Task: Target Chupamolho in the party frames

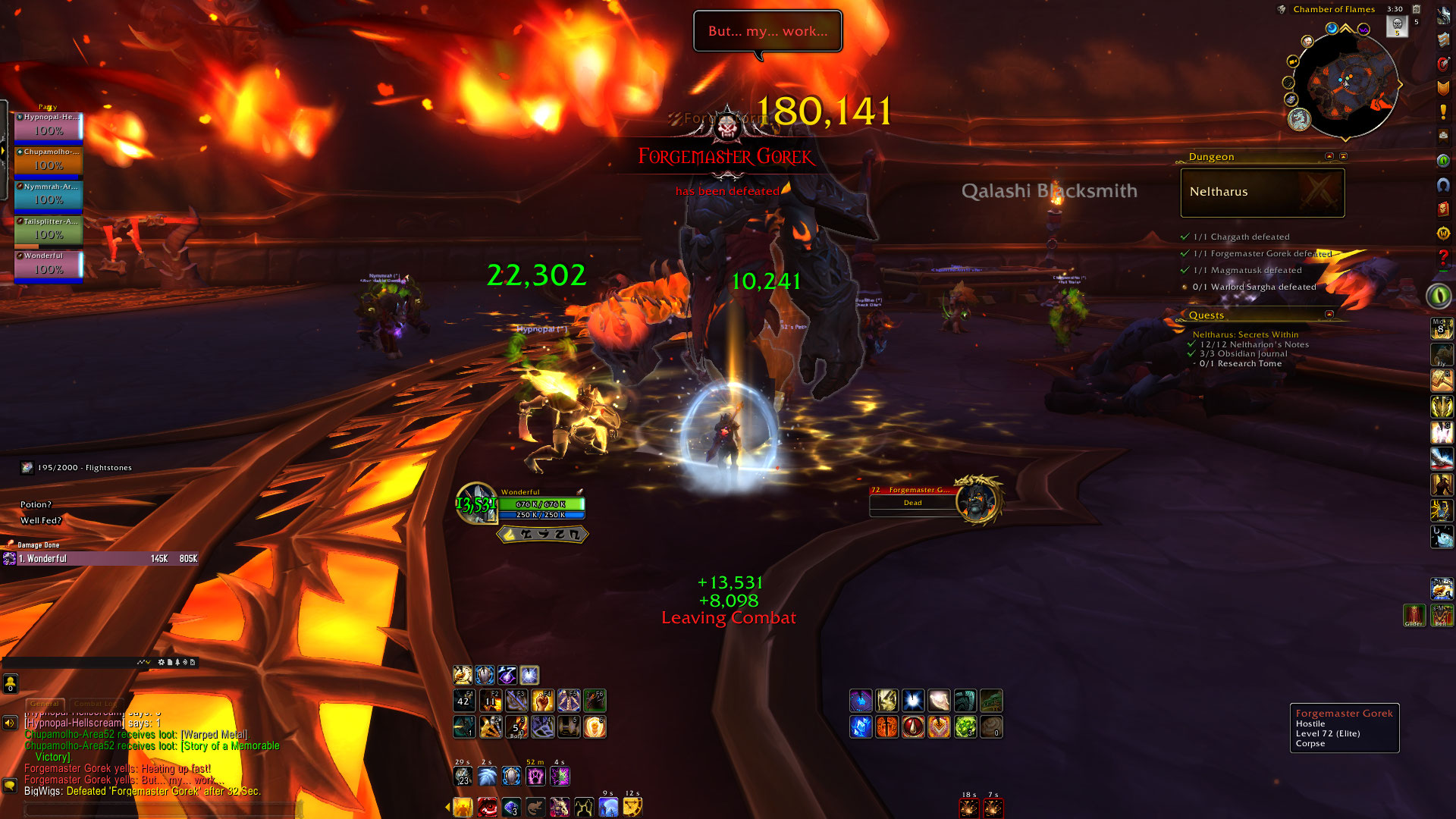Action: (49, 162)
